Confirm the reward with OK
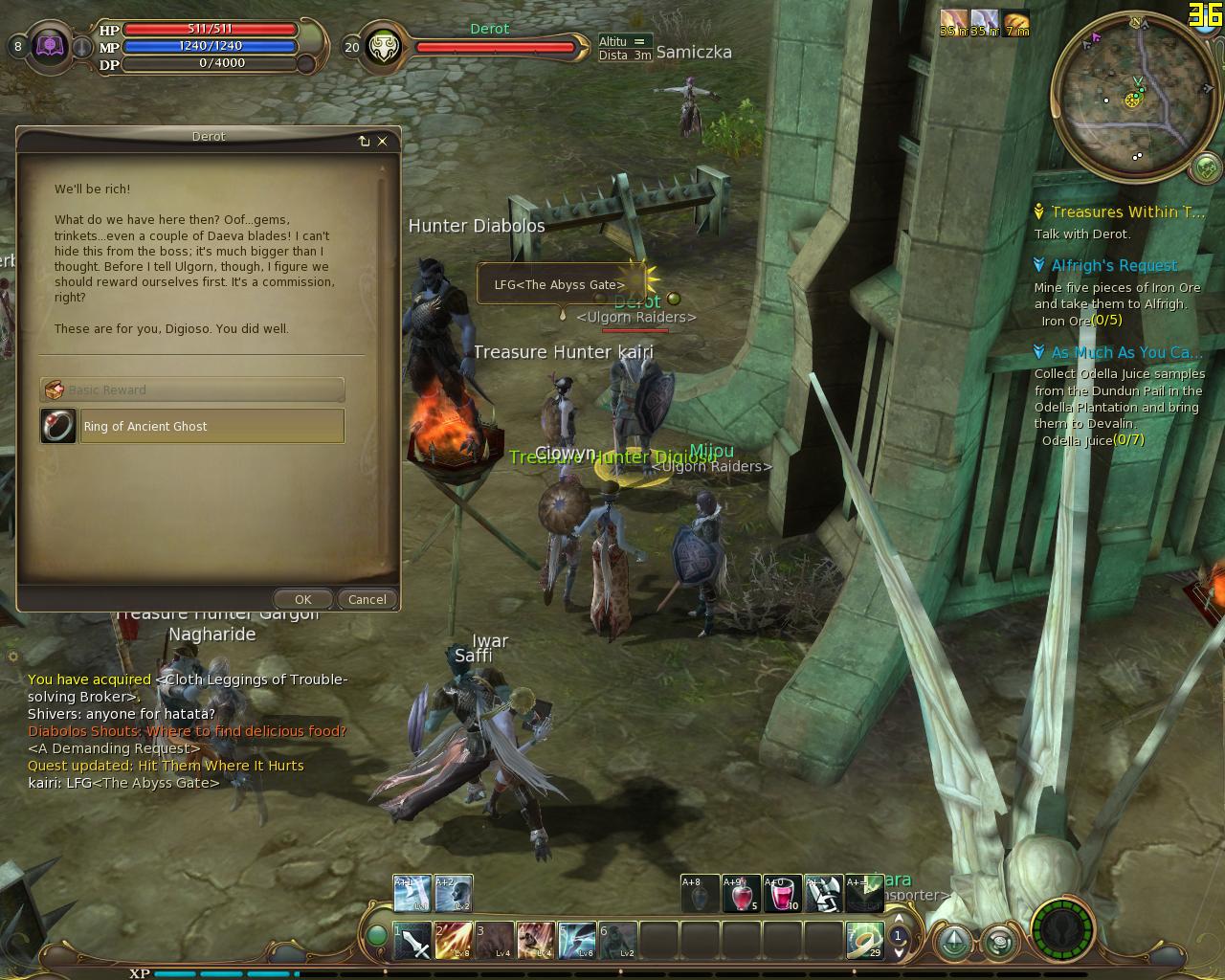Viewport: 1225px width, 980px height. click(302, 599)
